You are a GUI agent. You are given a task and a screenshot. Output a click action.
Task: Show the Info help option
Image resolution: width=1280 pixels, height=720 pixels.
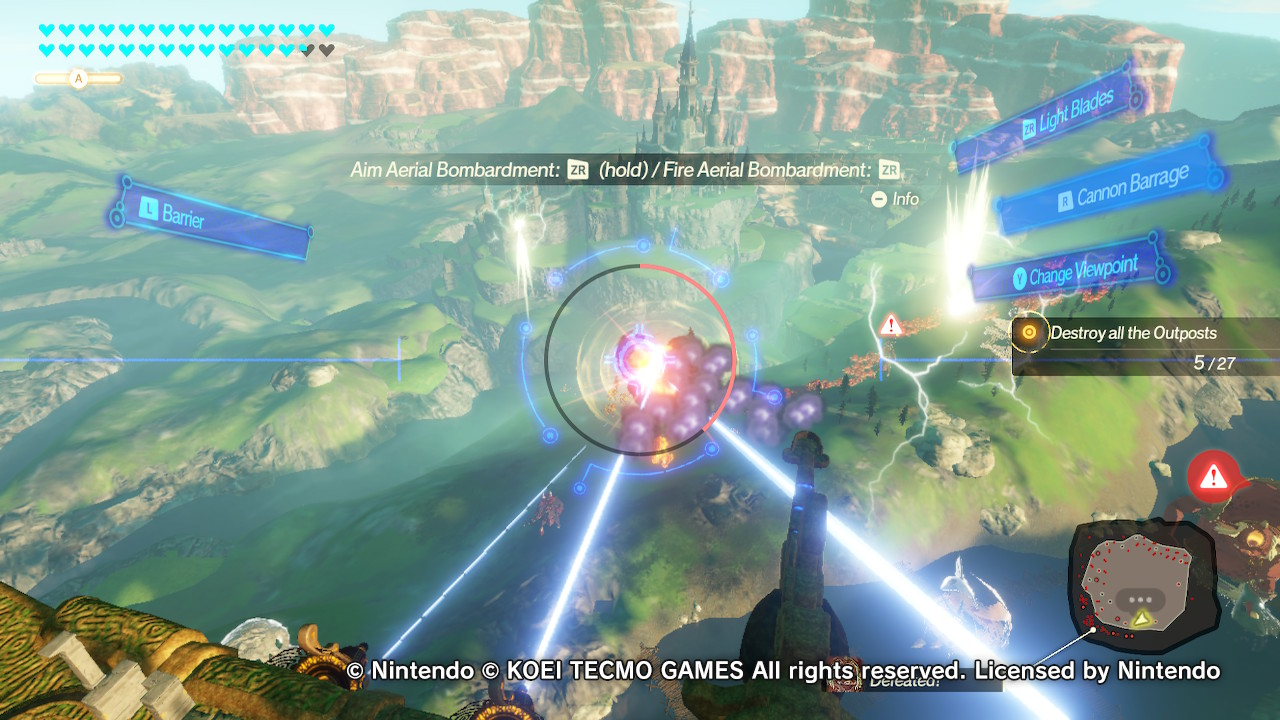[x=895, y=199]
